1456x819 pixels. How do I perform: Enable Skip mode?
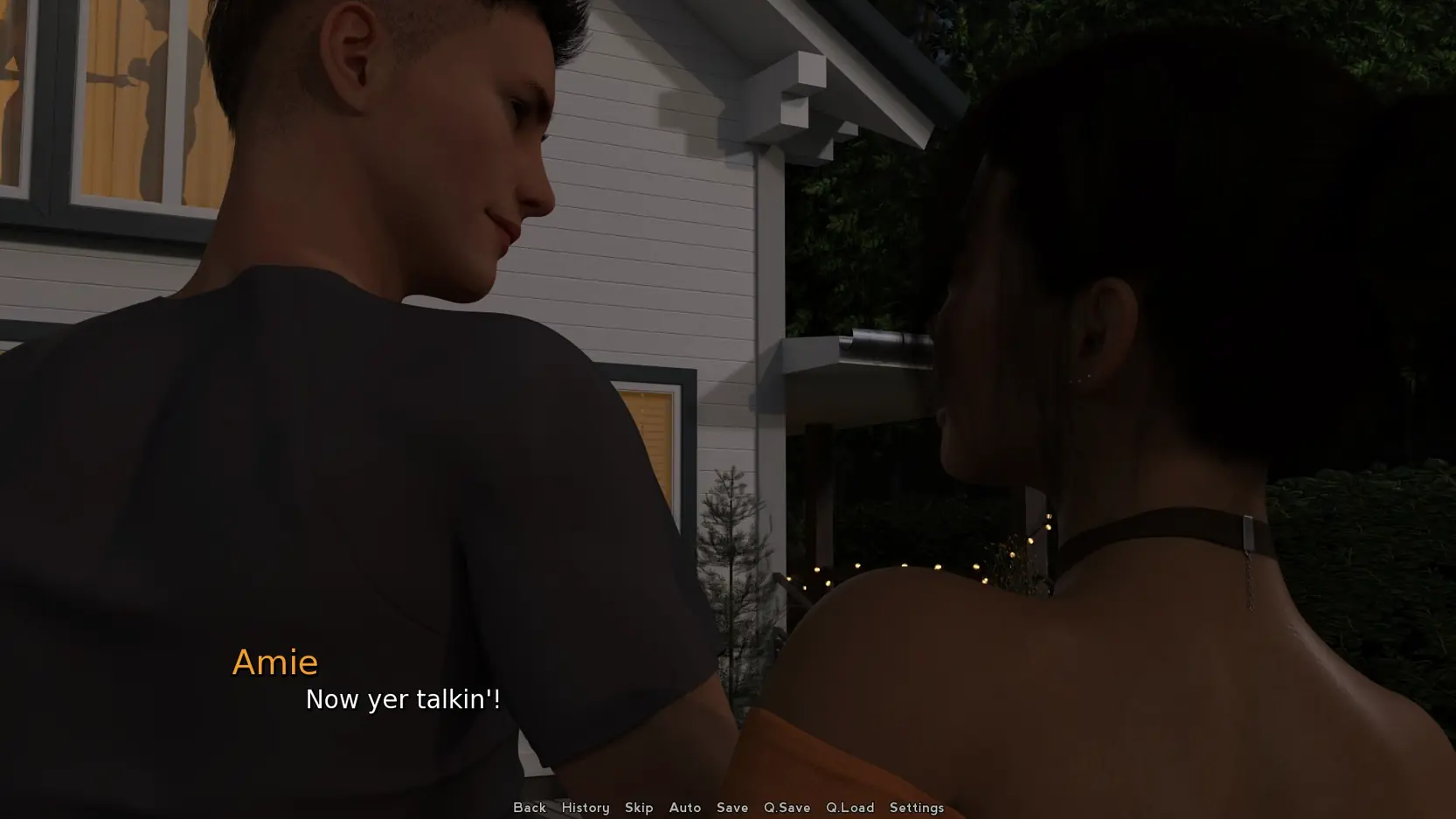(x=639, y=808)
